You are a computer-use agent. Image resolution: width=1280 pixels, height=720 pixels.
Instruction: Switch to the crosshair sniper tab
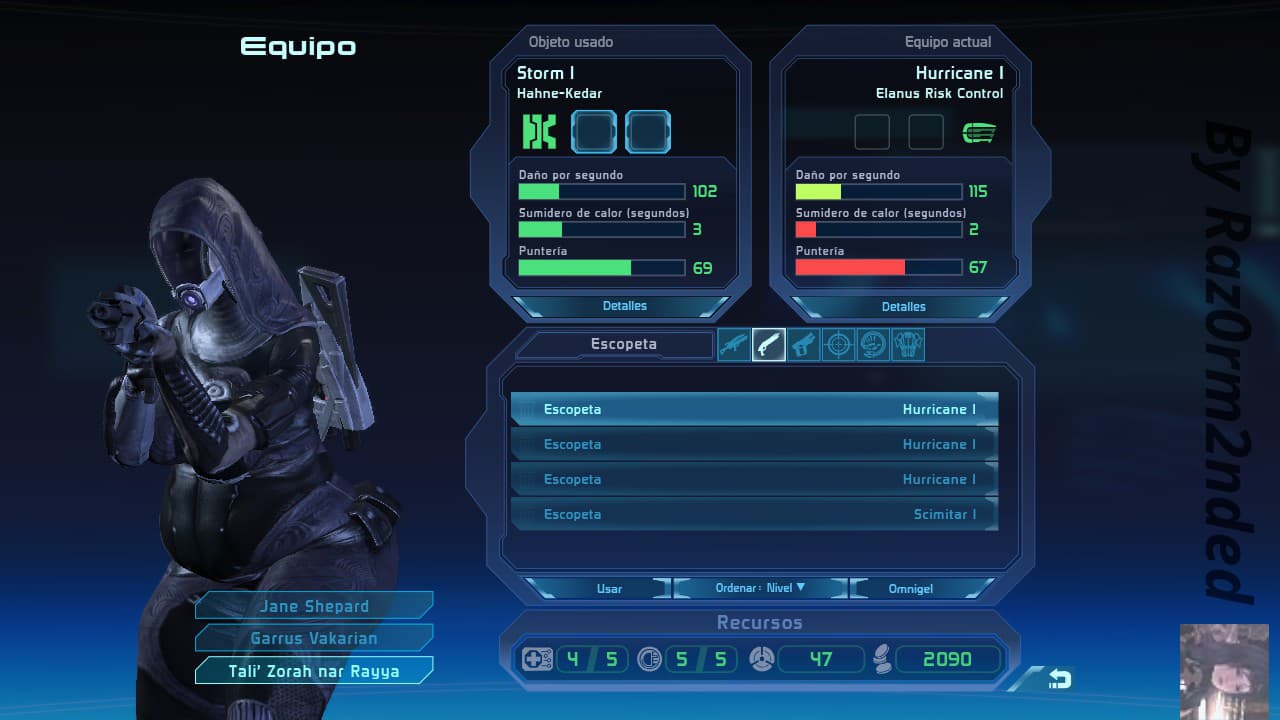pos(838,345)
